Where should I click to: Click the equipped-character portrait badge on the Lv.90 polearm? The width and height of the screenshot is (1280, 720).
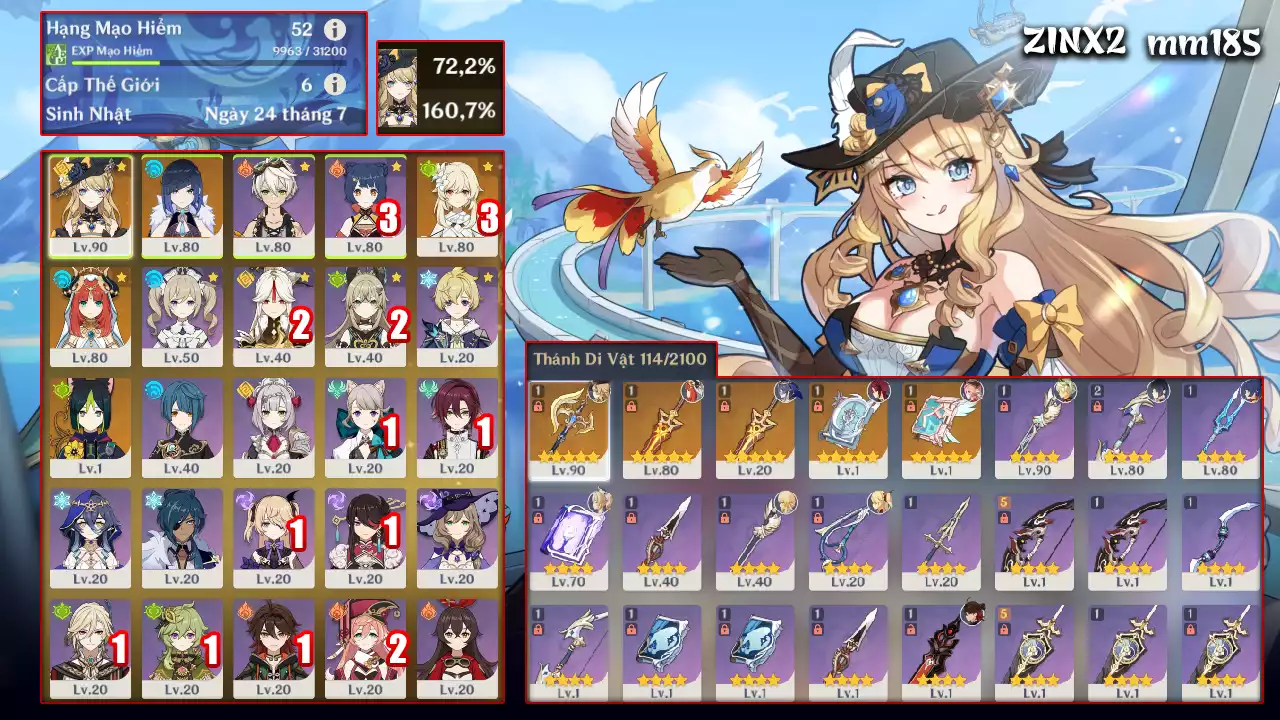tap(600, 393)
